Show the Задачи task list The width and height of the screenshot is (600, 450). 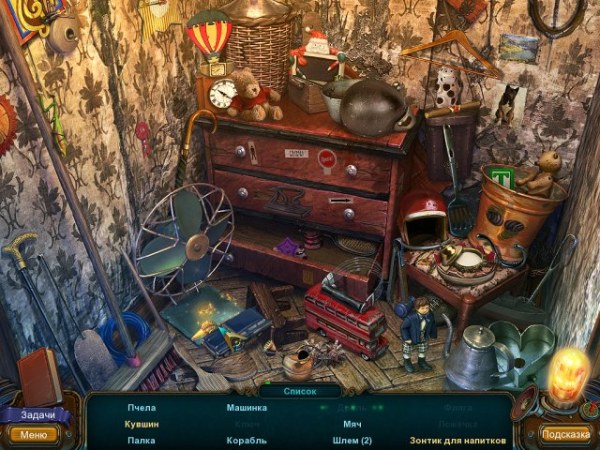click(x=34, y=415)
